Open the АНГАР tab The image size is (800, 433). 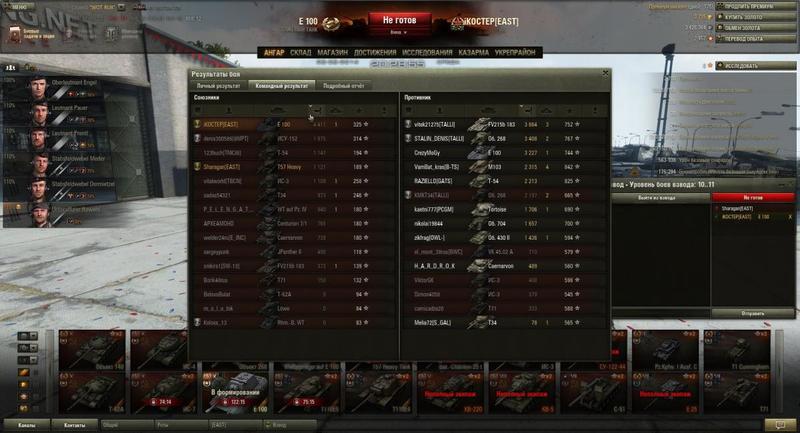pyautogui.click(x=273, y=52)
